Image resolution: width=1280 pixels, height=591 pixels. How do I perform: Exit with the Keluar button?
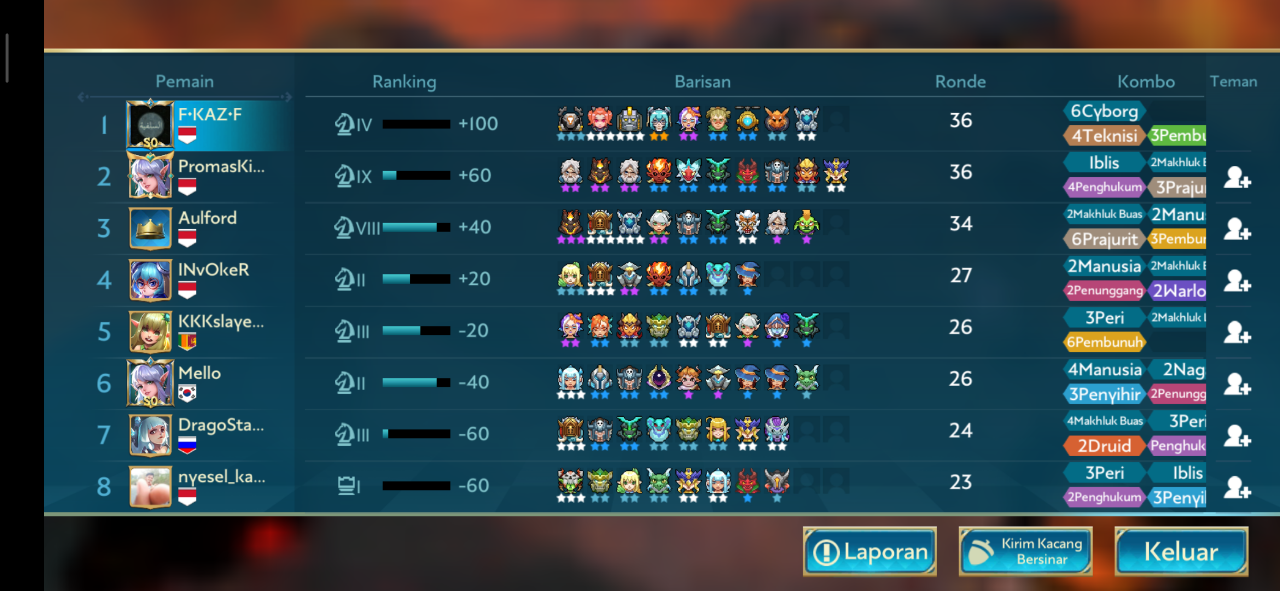click(1181, 551)
